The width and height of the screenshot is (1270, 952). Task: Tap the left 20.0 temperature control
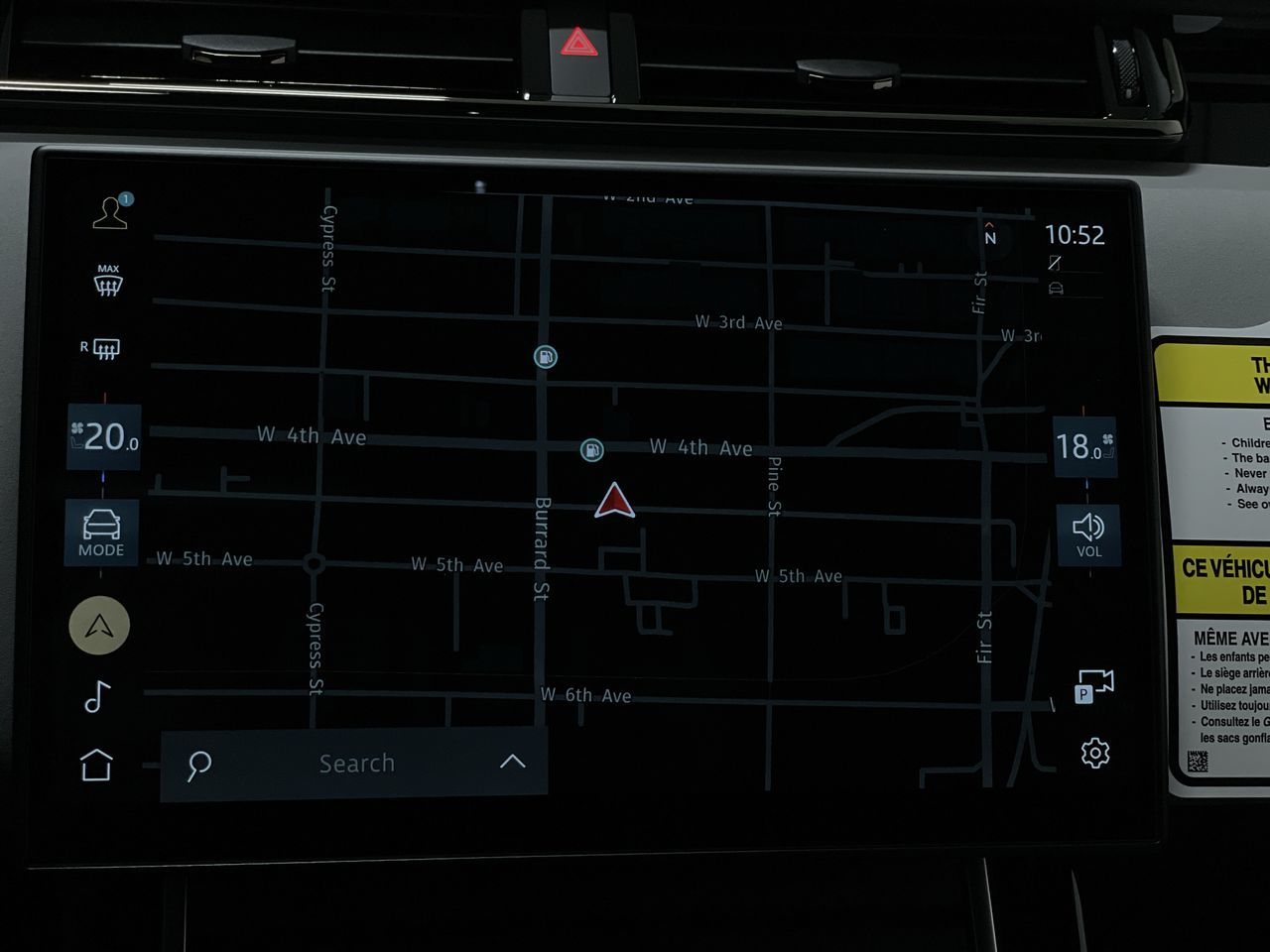point(104,436)
